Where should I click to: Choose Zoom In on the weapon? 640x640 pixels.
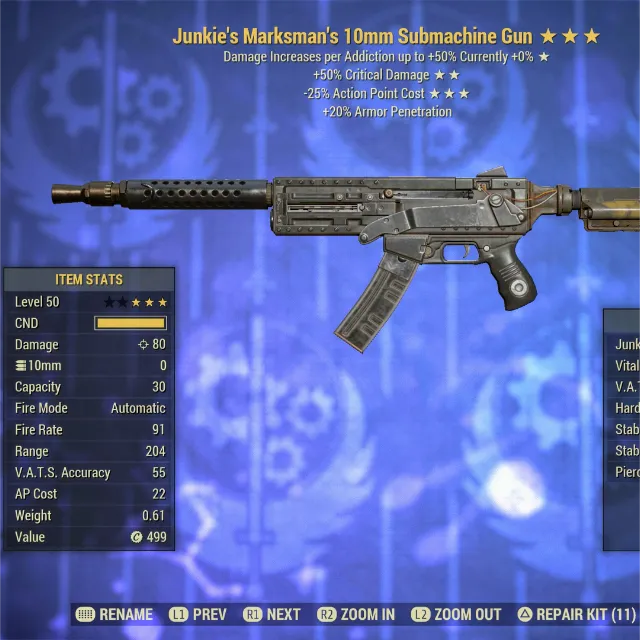click(x=356, y=614)
